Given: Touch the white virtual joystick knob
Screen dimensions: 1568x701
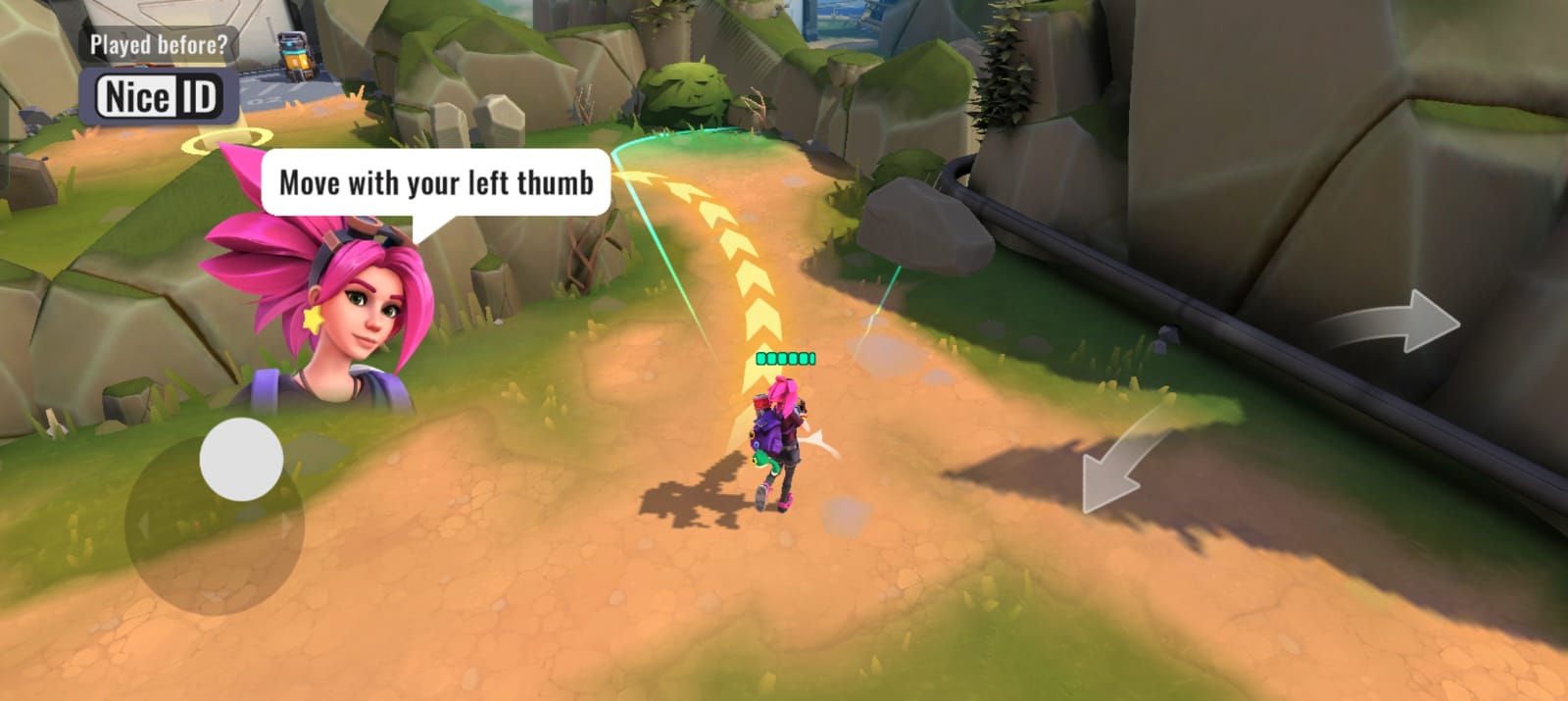Looking at the screenshot, I should tap(241, 459).
